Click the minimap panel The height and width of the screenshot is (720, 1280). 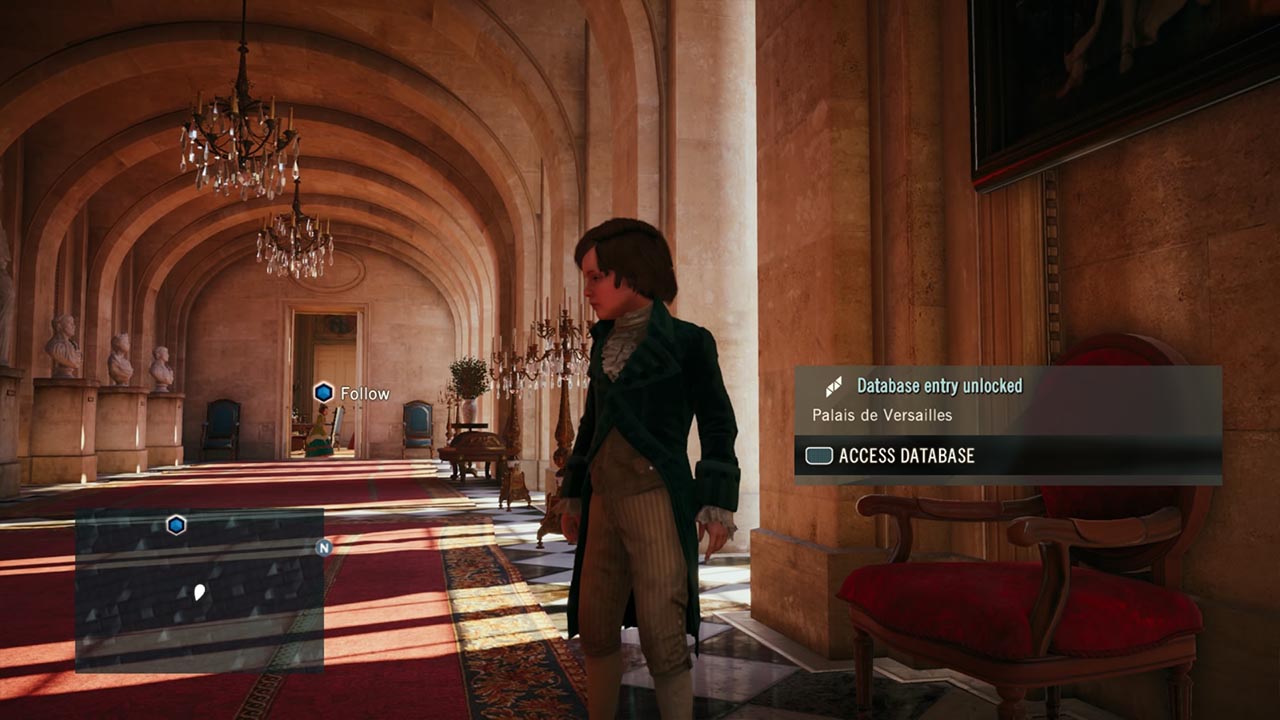click(199, 590)
